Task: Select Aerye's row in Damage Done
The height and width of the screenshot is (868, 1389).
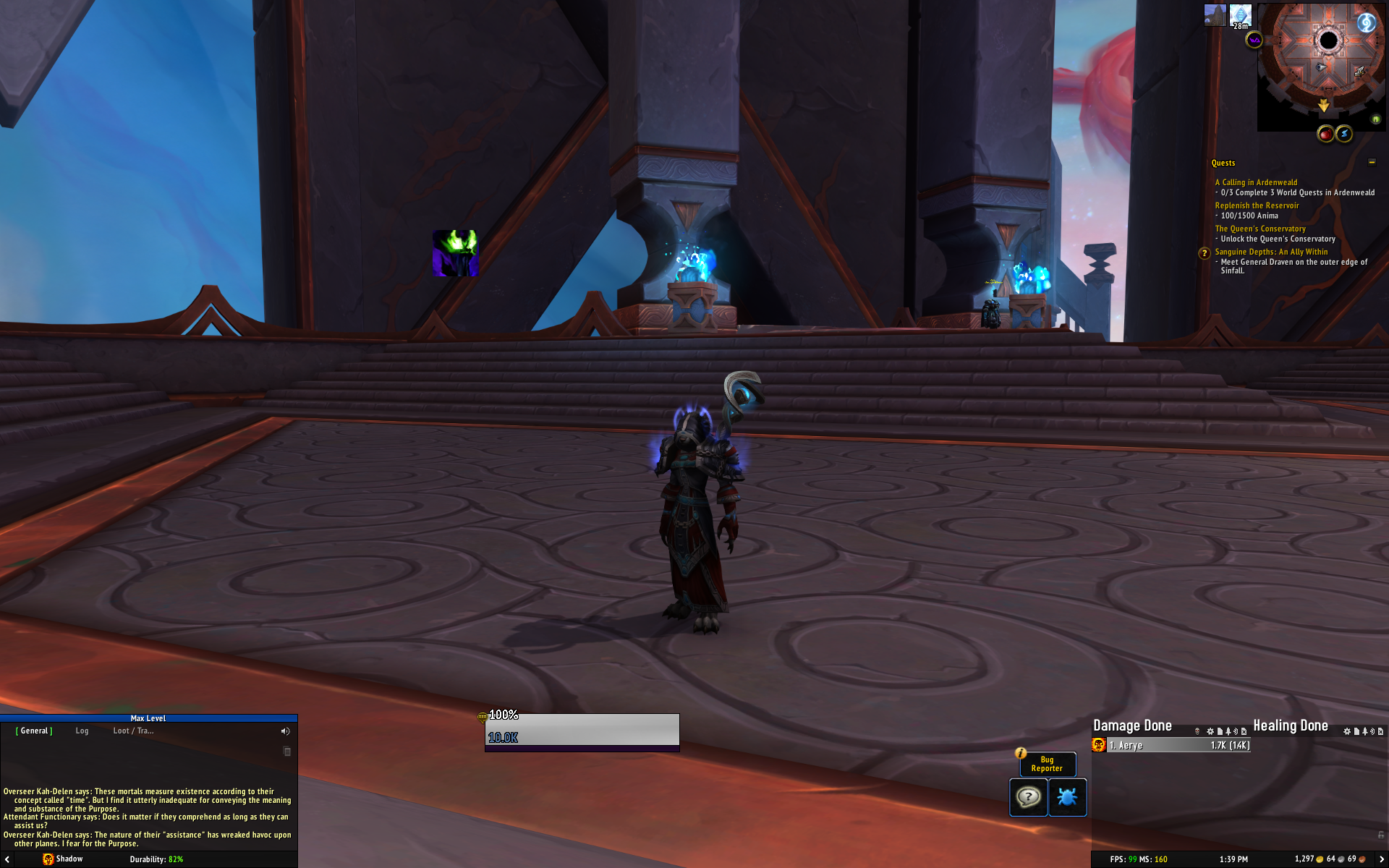Action: (1178, 746)
